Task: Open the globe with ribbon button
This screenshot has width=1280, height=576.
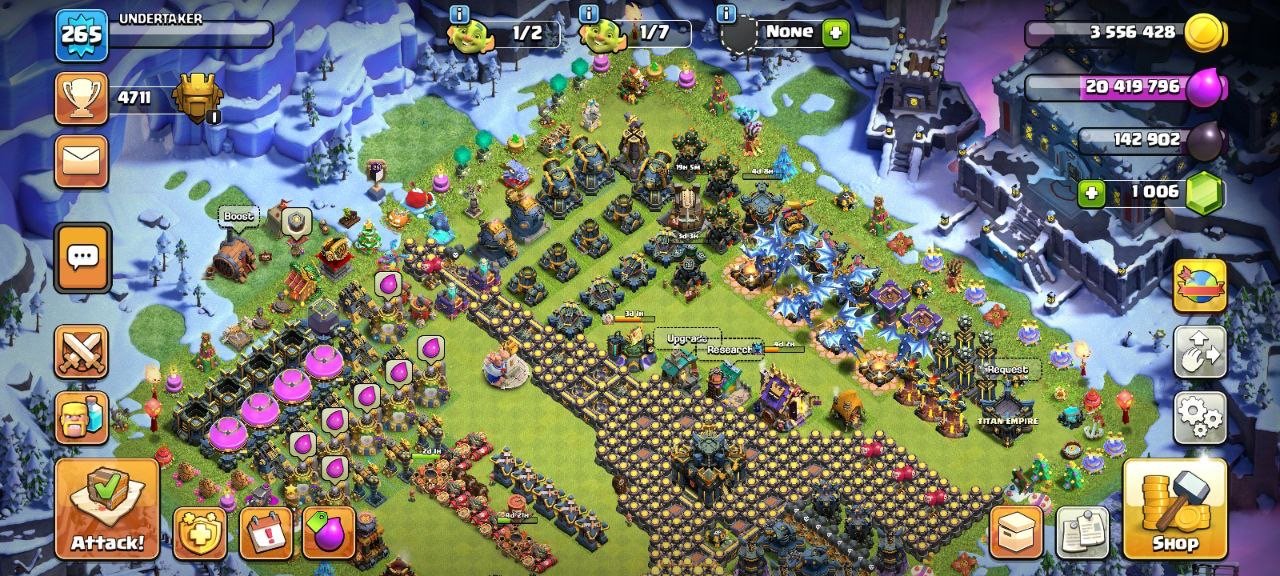Action: [x=1199, y=287]
